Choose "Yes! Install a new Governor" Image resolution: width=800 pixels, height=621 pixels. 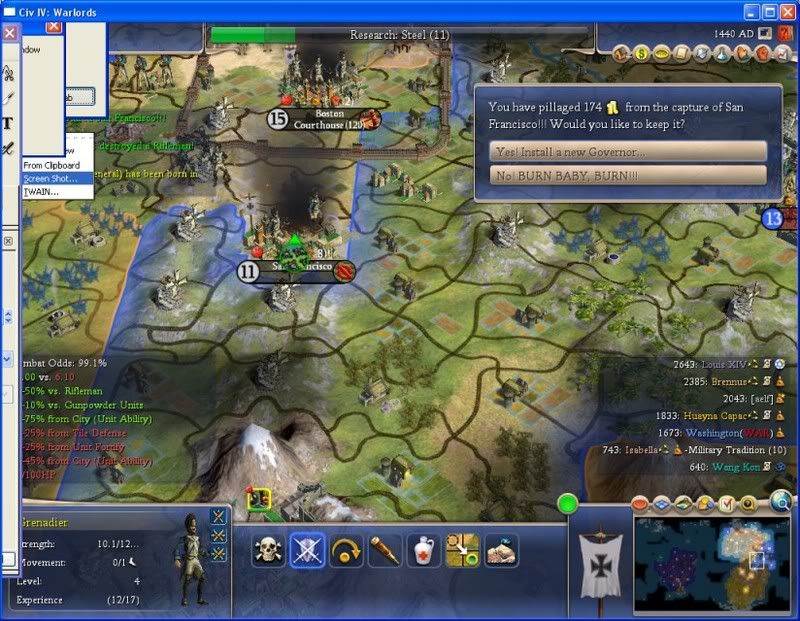629,151
